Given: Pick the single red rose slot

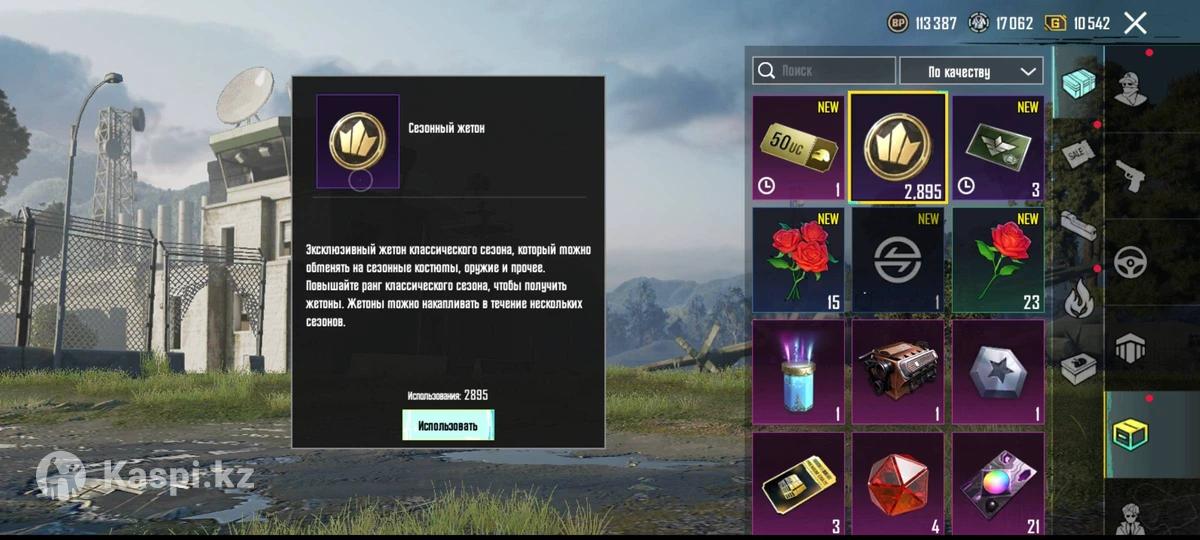Looking at the screenshot, I should (997, 260).
